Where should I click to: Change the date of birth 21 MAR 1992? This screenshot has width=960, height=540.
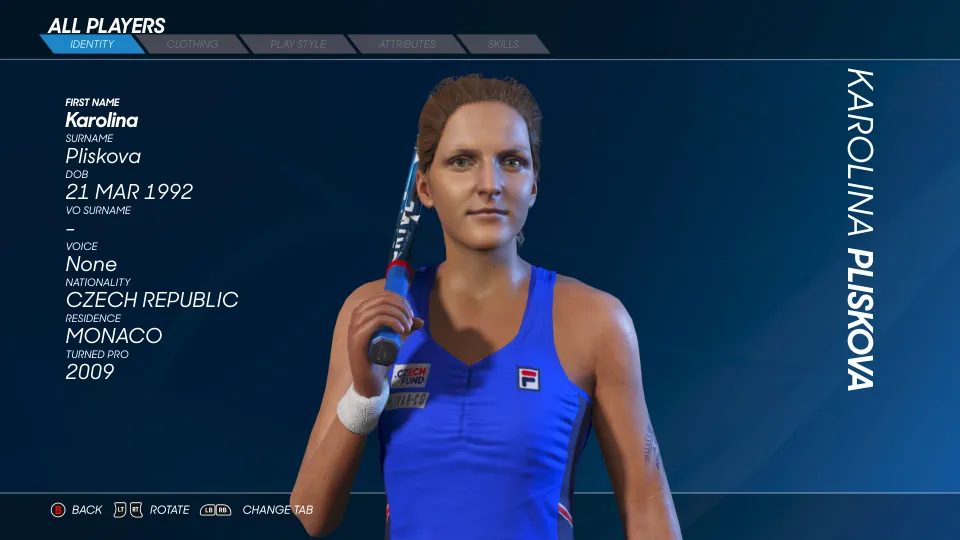(x=129, y=192)
